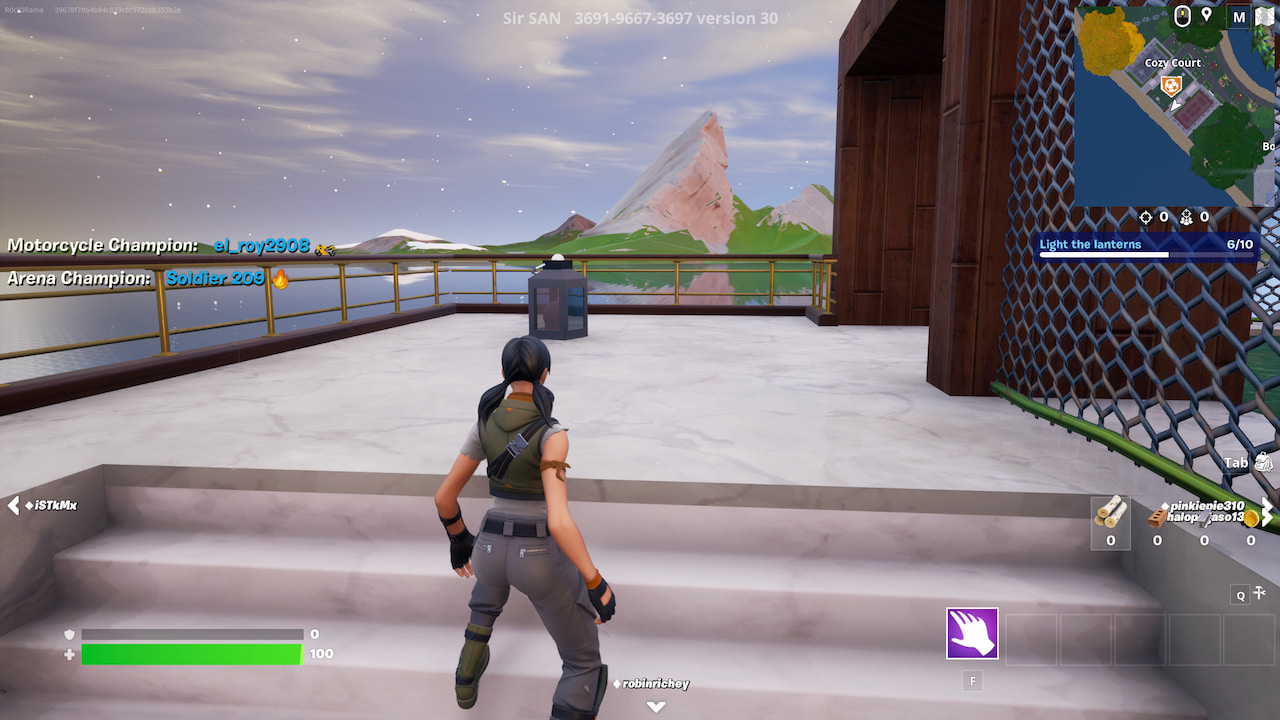Click the player arrow on the minimap
The height and width of the screenshot is (720, 1280).
pos(1175,105)
